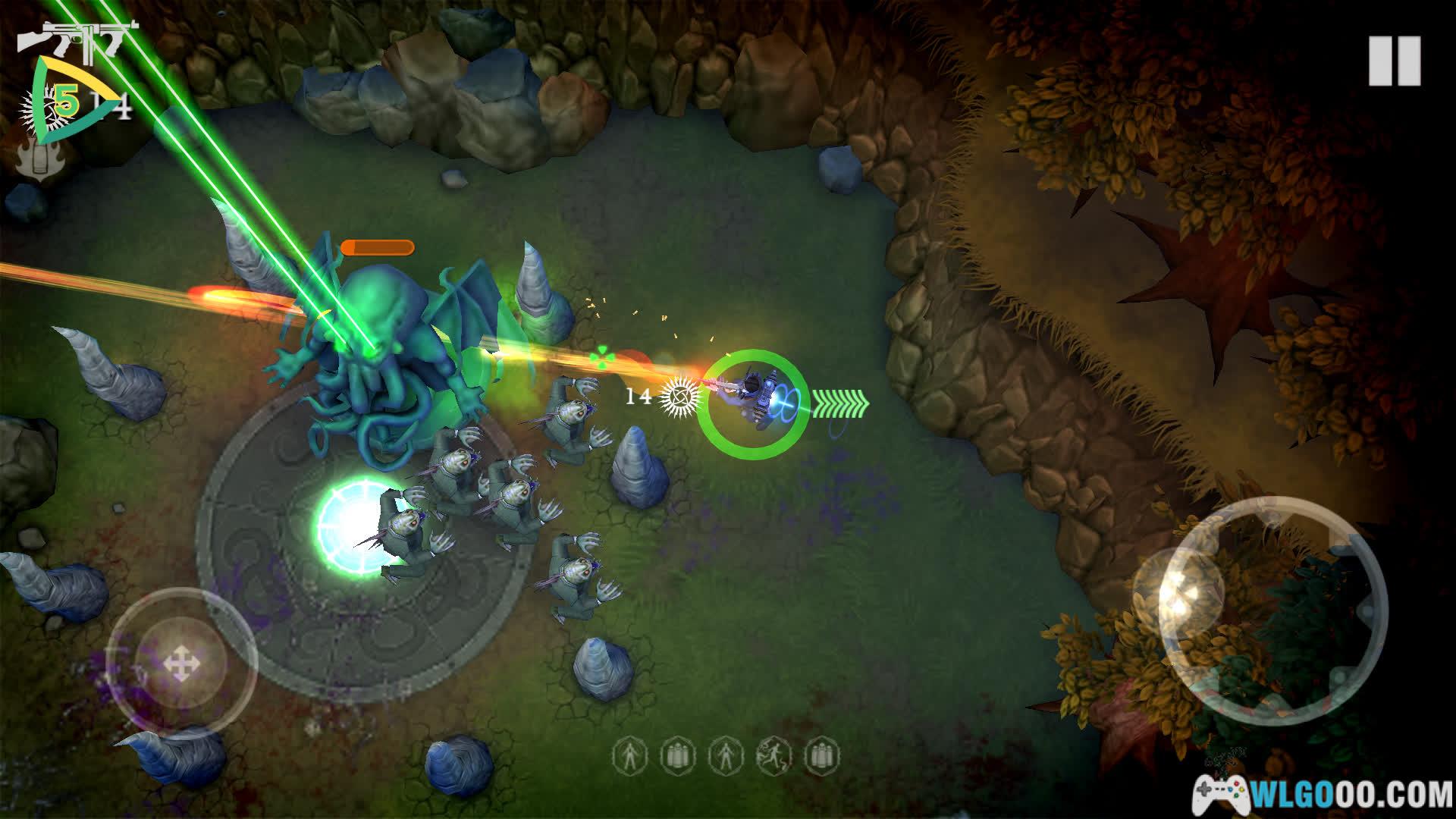
Task: Tap the movement joystick arrows
Action: (181, 664)
